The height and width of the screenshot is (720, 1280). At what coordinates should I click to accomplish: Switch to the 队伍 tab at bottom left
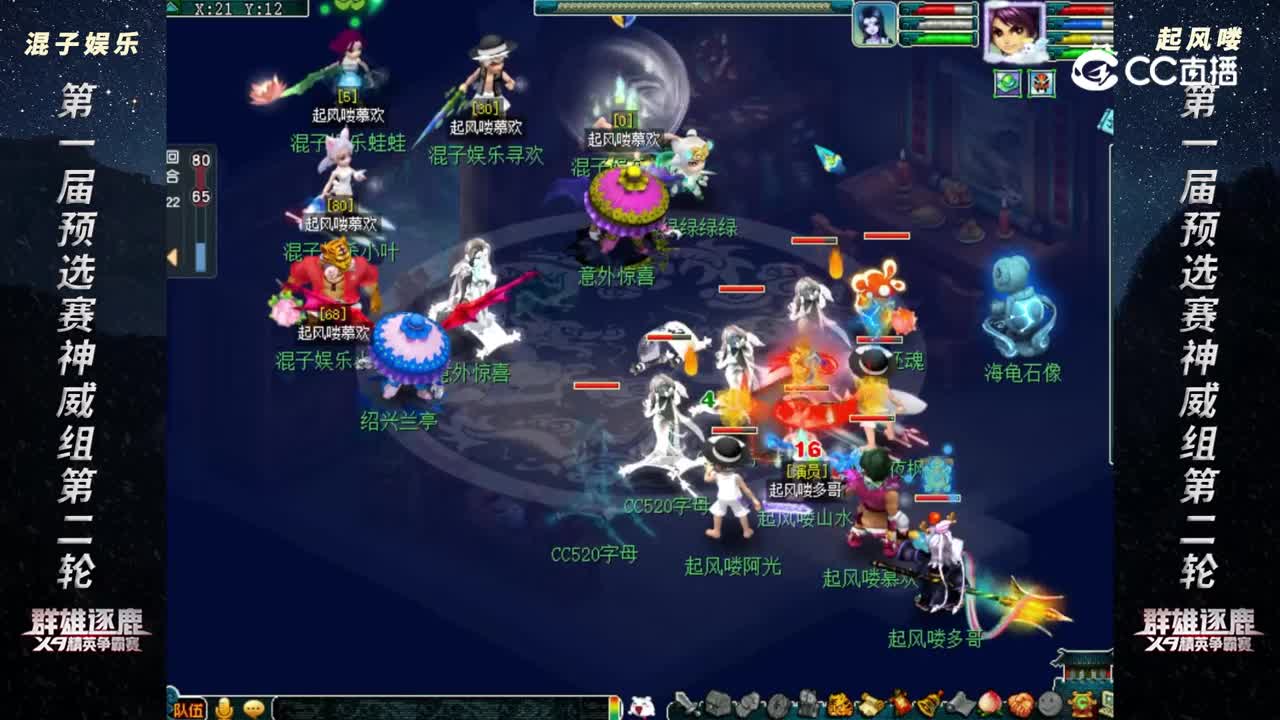tap(189, 708)
